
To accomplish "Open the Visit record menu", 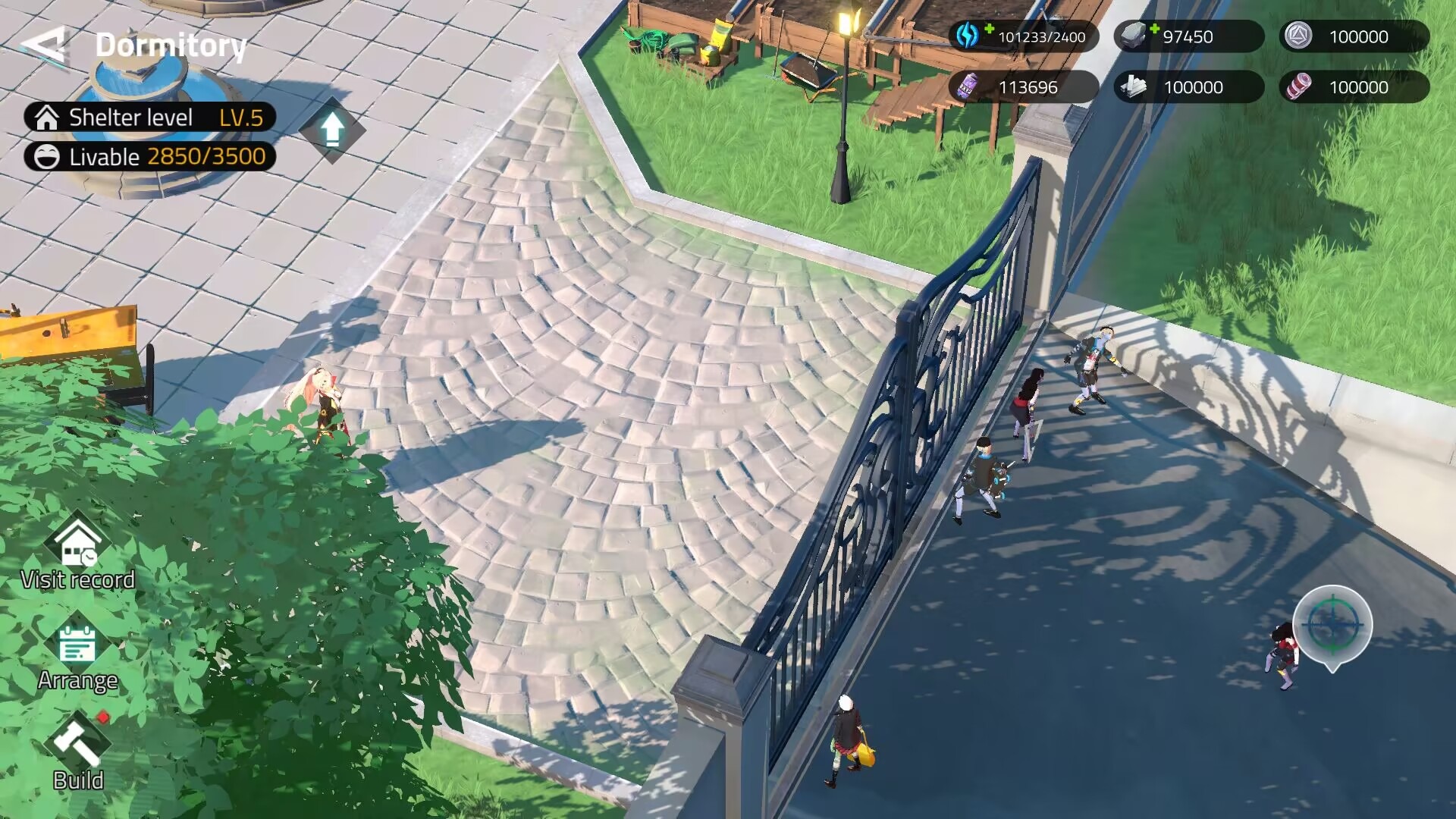I will pyautogui.click(x=77, y=554).
